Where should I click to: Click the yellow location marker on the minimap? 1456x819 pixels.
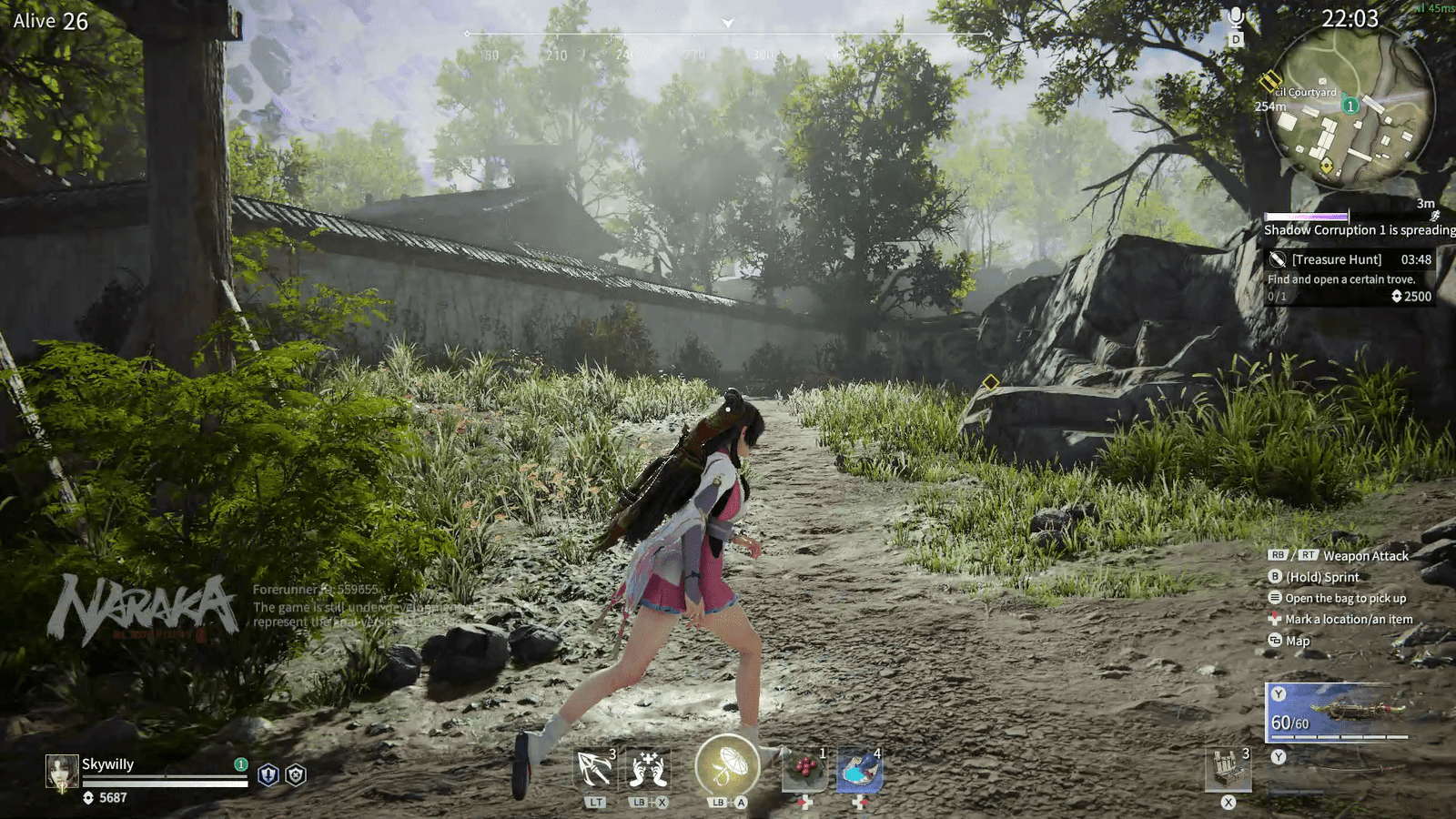[1327, 166]
